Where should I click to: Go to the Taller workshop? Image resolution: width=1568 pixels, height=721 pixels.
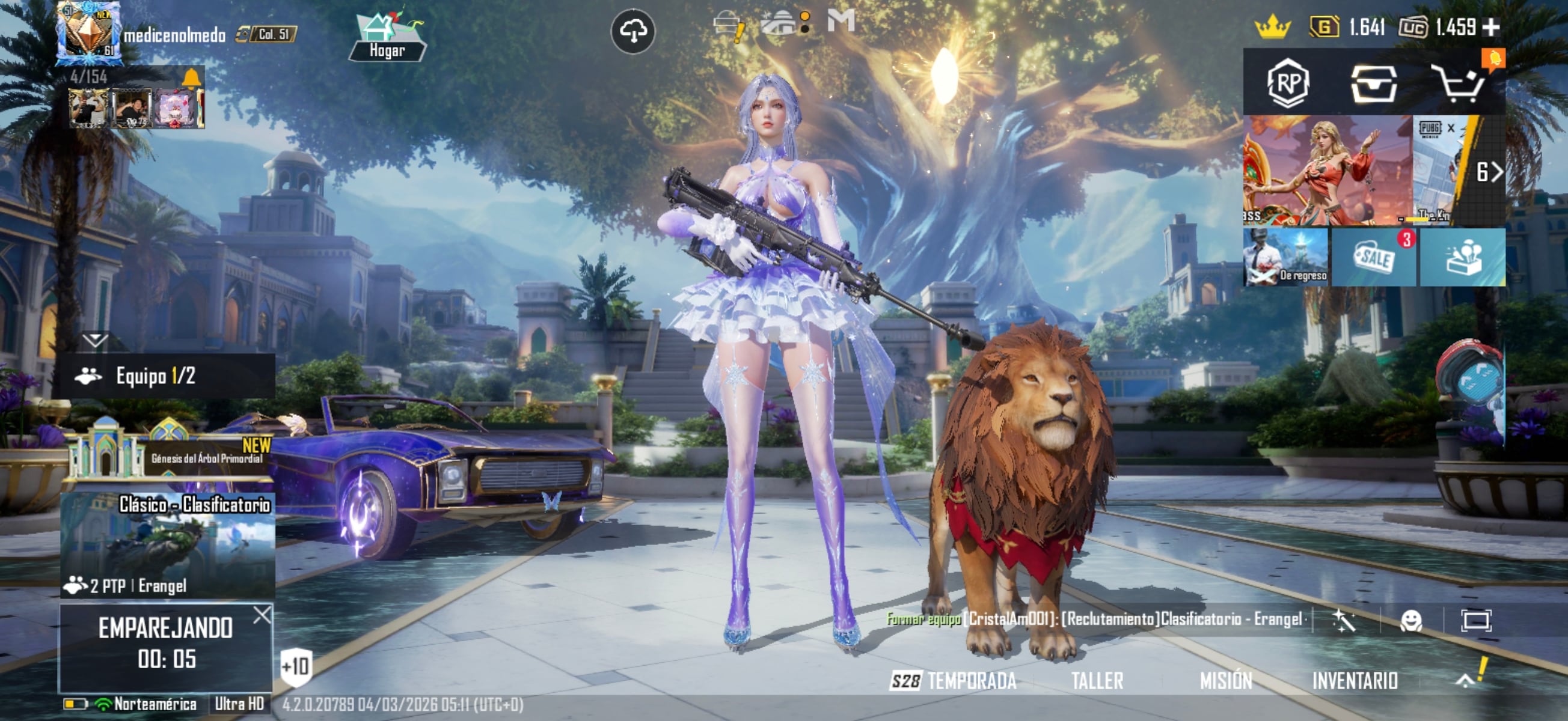click(1097, 681)
